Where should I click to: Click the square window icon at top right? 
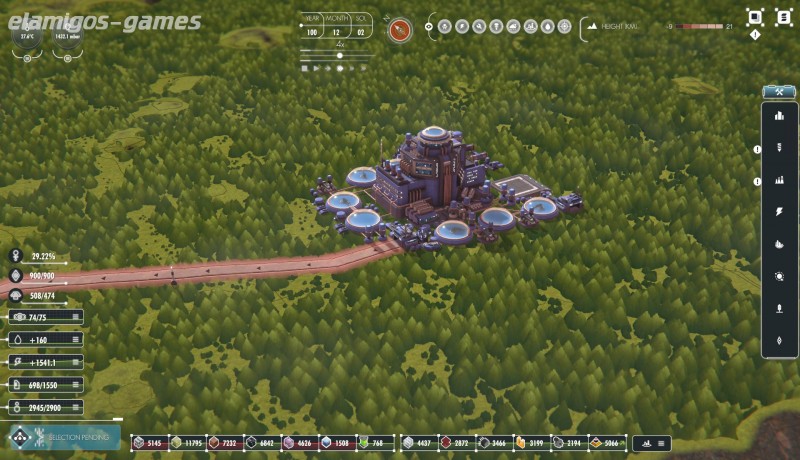click(x=755, y=16)
